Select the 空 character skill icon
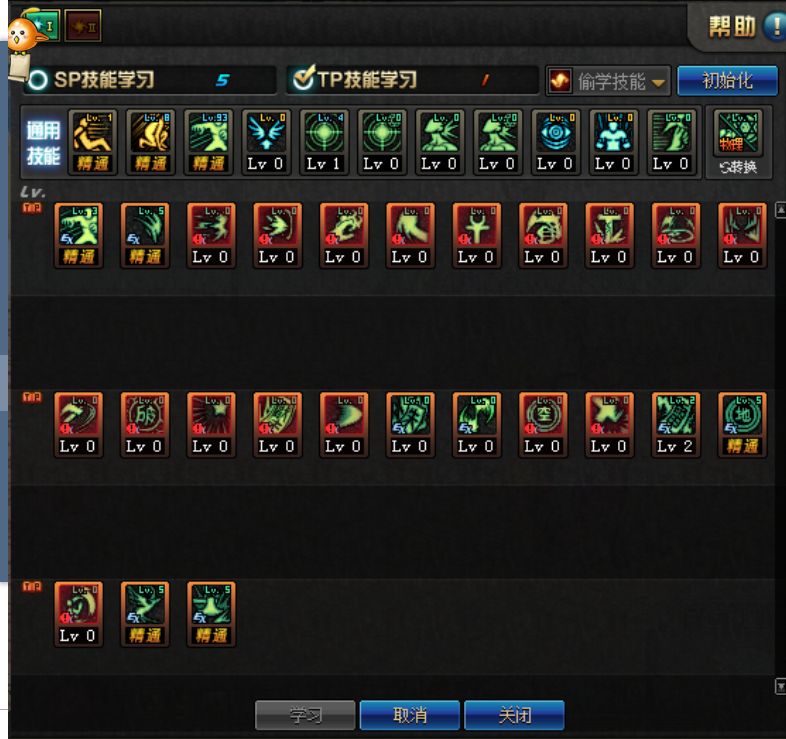 [x=543, y=414]
